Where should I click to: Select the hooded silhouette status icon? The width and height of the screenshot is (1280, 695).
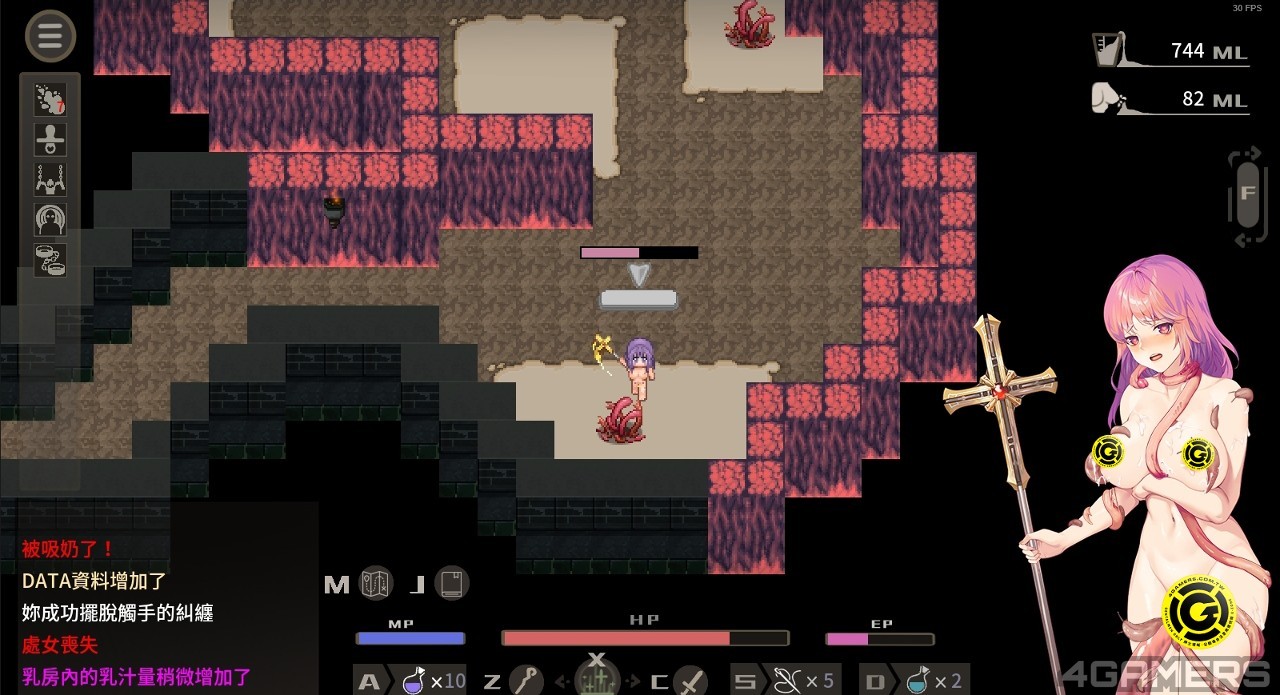[50, 219]
